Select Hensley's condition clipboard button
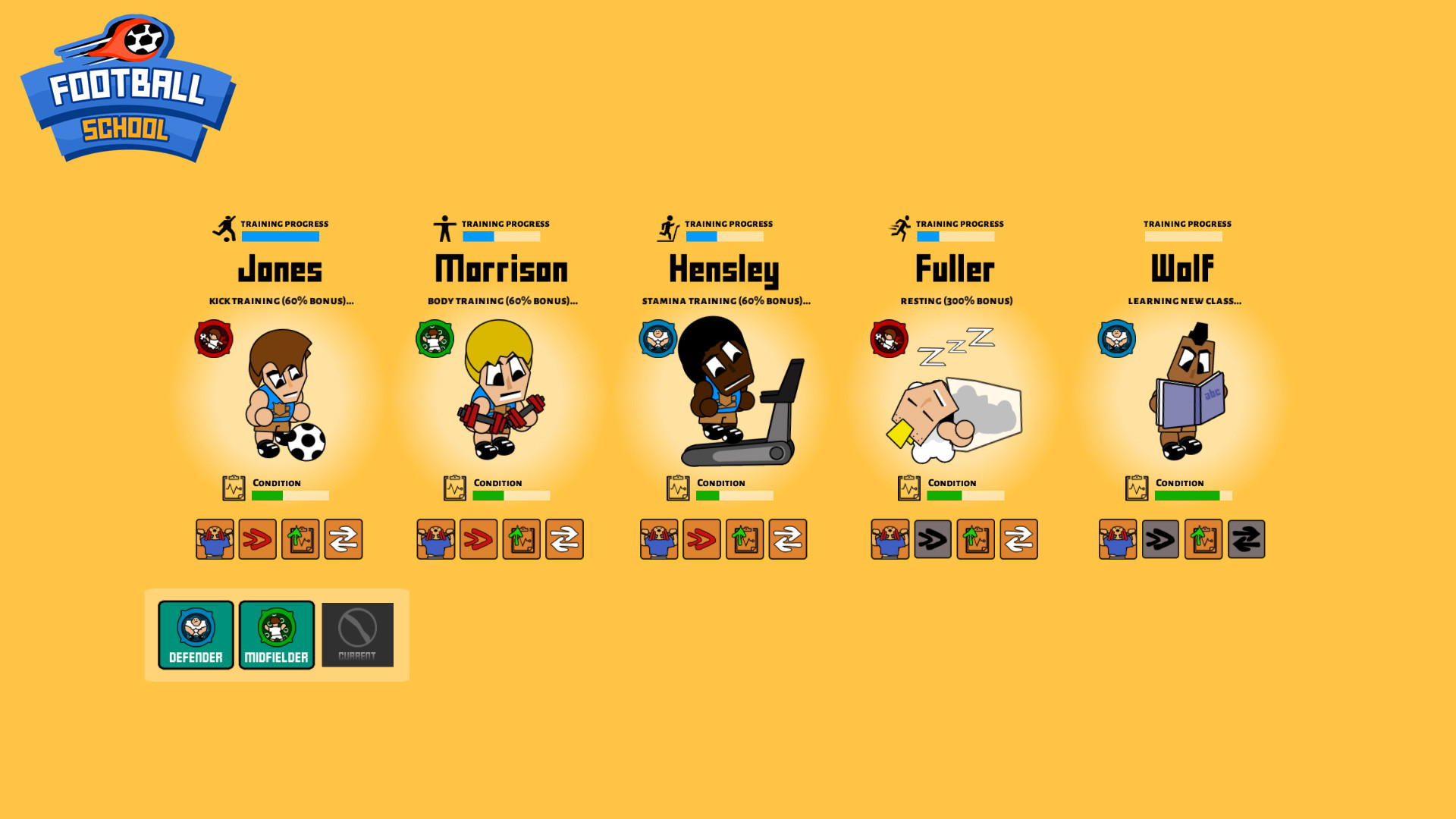Image resolution: width=1456 pixels, height=819 pixels. (745, 539)
